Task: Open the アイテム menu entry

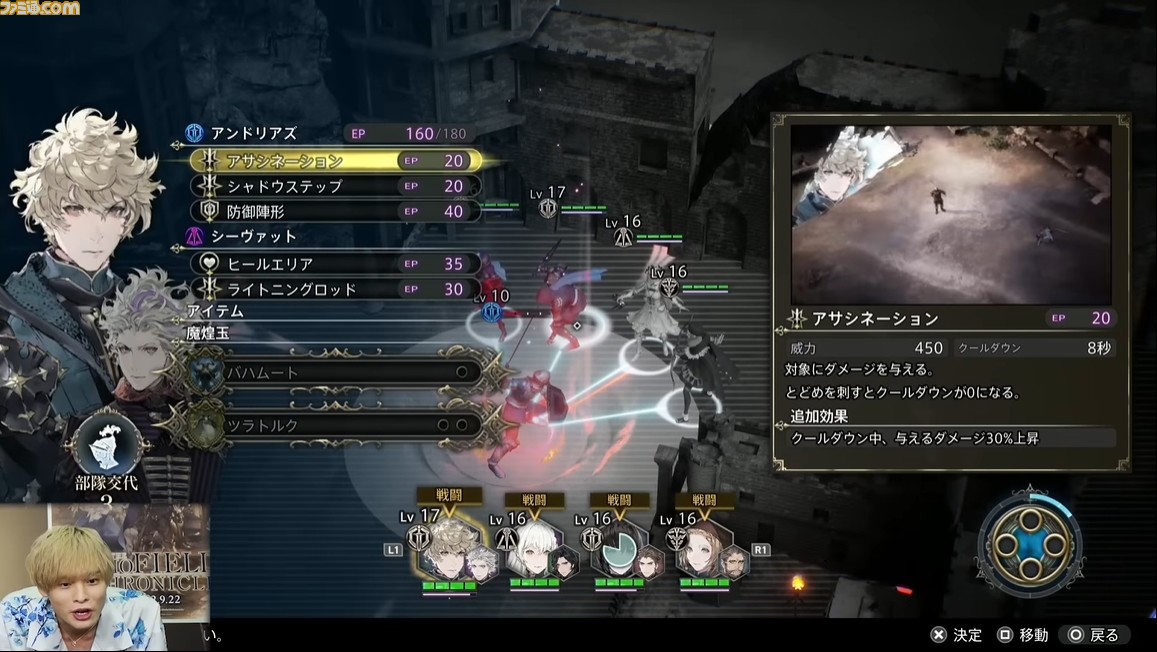Action: coord(215,311)
